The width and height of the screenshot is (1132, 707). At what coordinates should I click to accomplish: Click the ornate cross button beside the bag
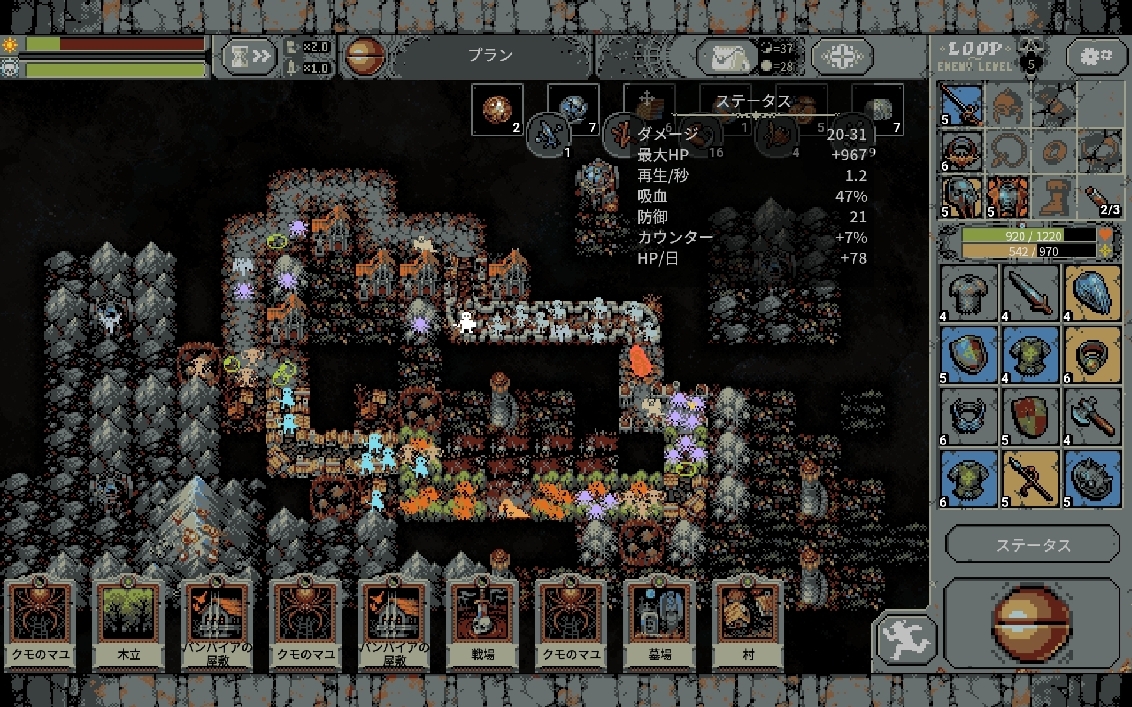tap(841, 56)
